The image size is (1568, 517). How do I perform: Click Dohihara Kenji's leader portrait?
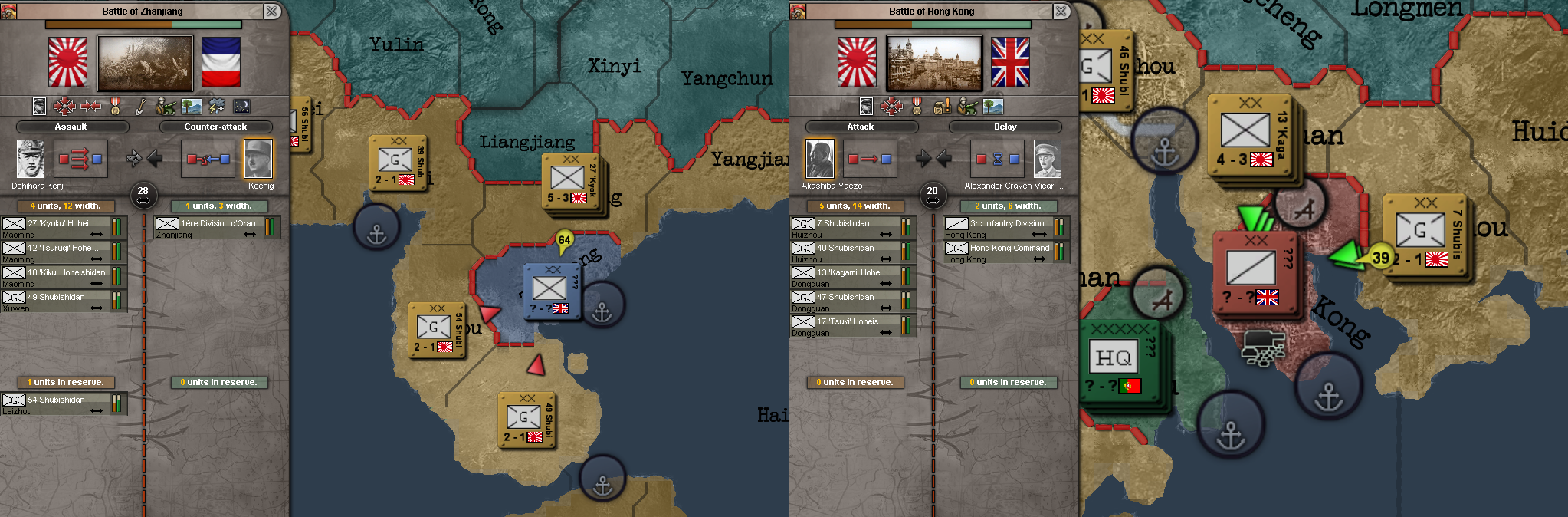click(31, 159)
